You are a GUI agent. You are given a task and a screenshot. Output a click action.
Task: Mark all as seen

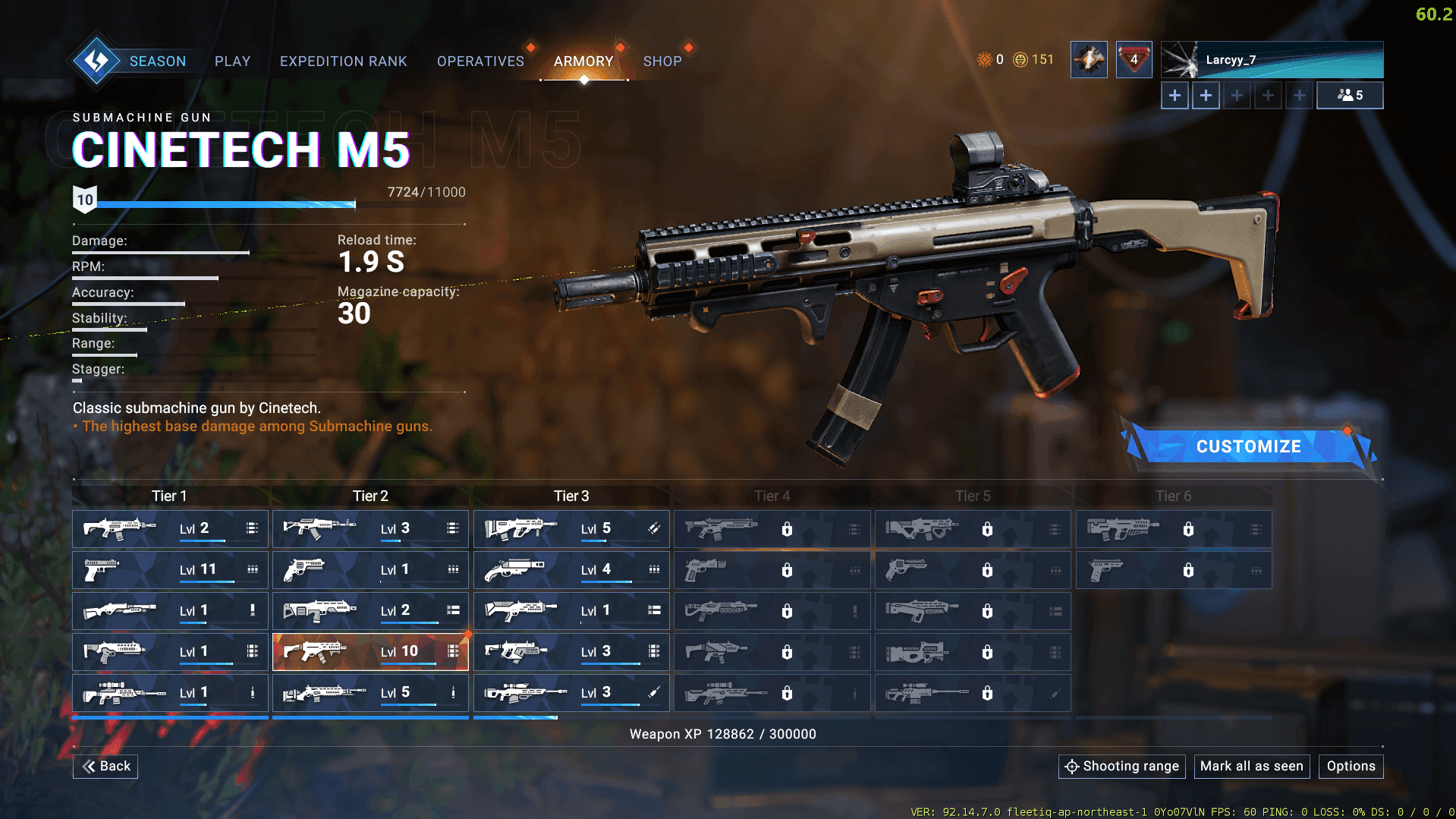tap(1251, 766)
